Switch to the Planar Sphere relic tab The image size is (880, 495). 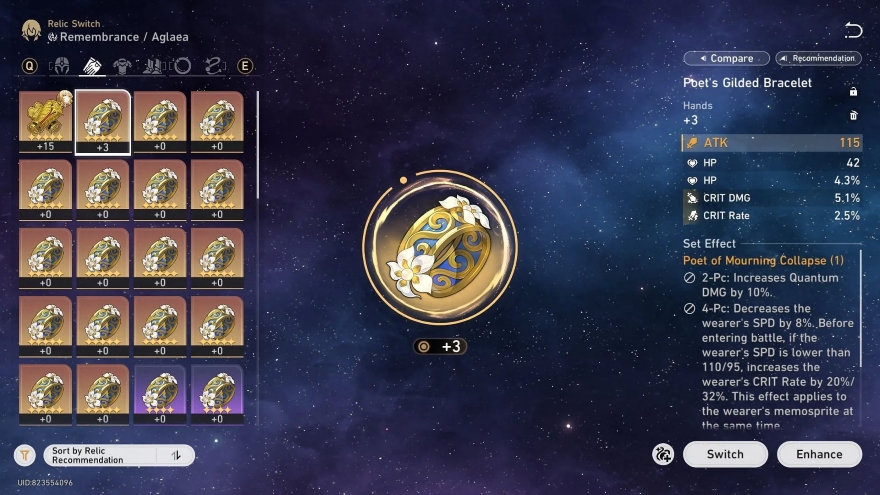[x=182, y=66]
